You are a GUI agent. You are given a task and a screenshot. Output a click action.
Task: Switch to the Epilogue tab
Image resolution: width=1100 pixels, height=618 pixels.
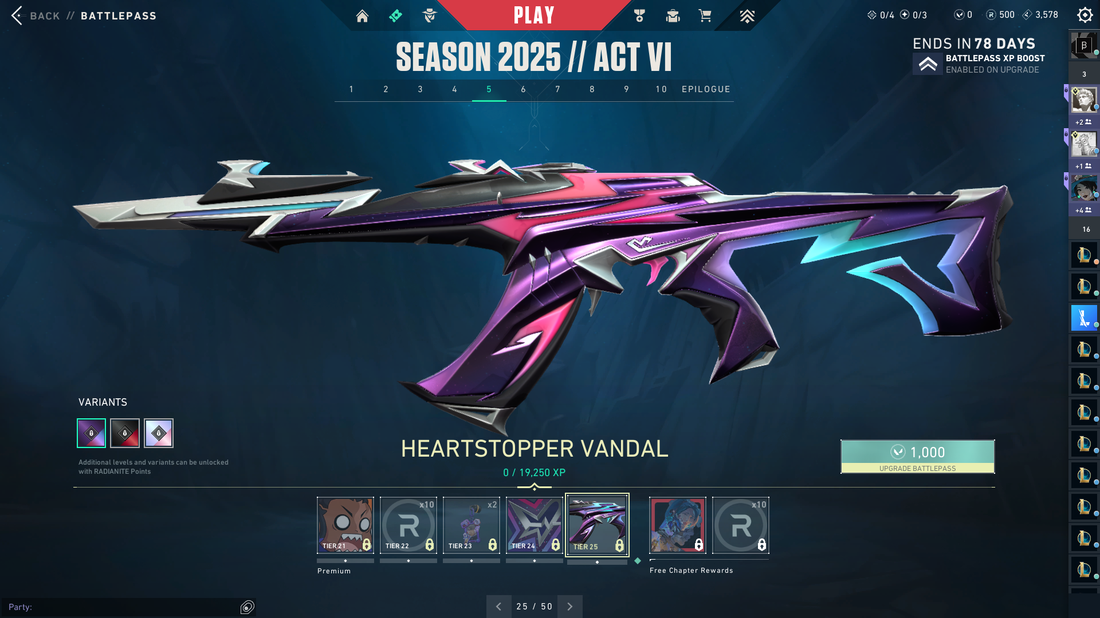[x=706, y=89]
